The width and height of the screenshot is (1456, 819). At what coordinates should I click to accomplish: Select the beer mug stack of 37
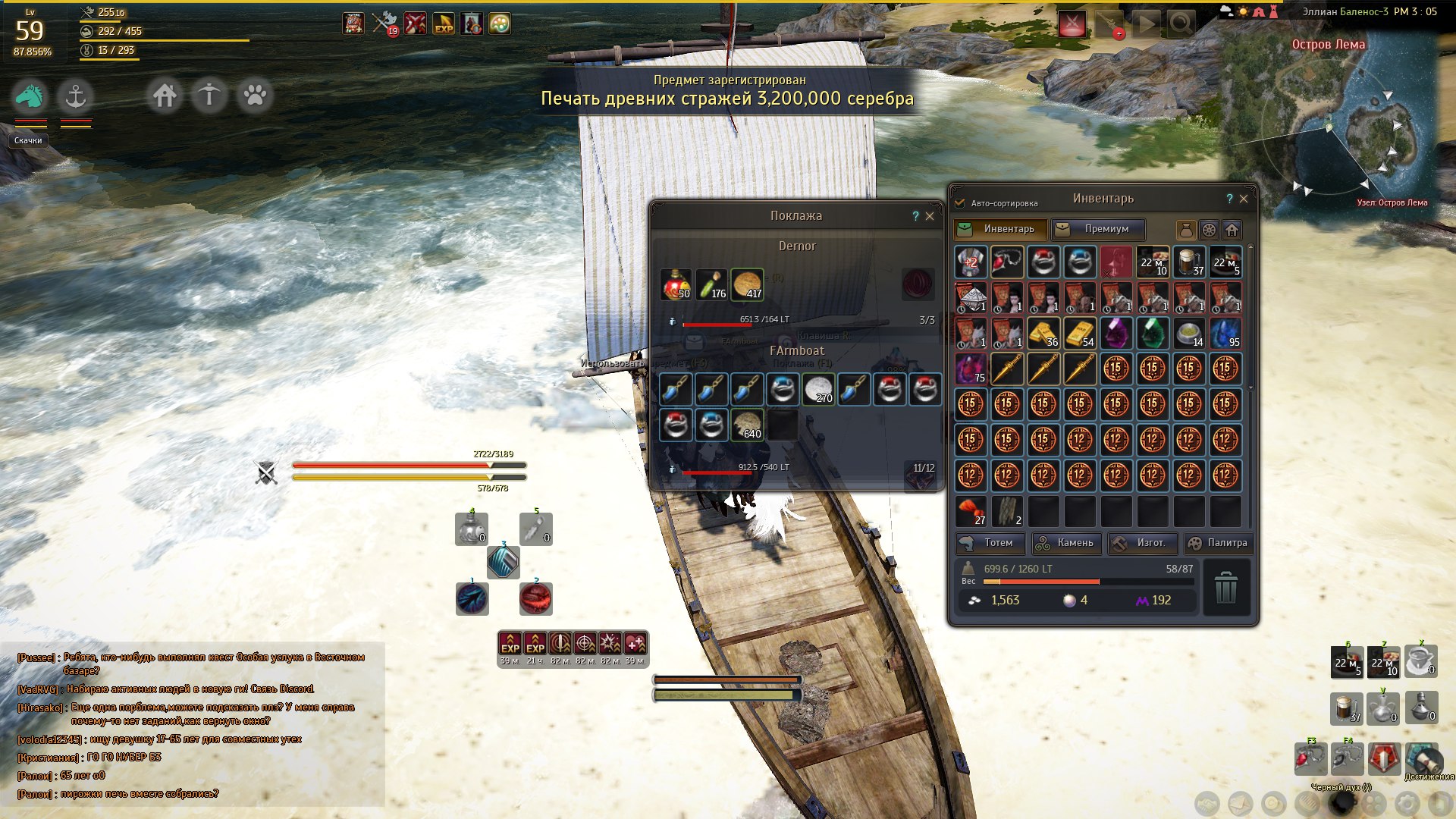click(x=1189, y=262)
